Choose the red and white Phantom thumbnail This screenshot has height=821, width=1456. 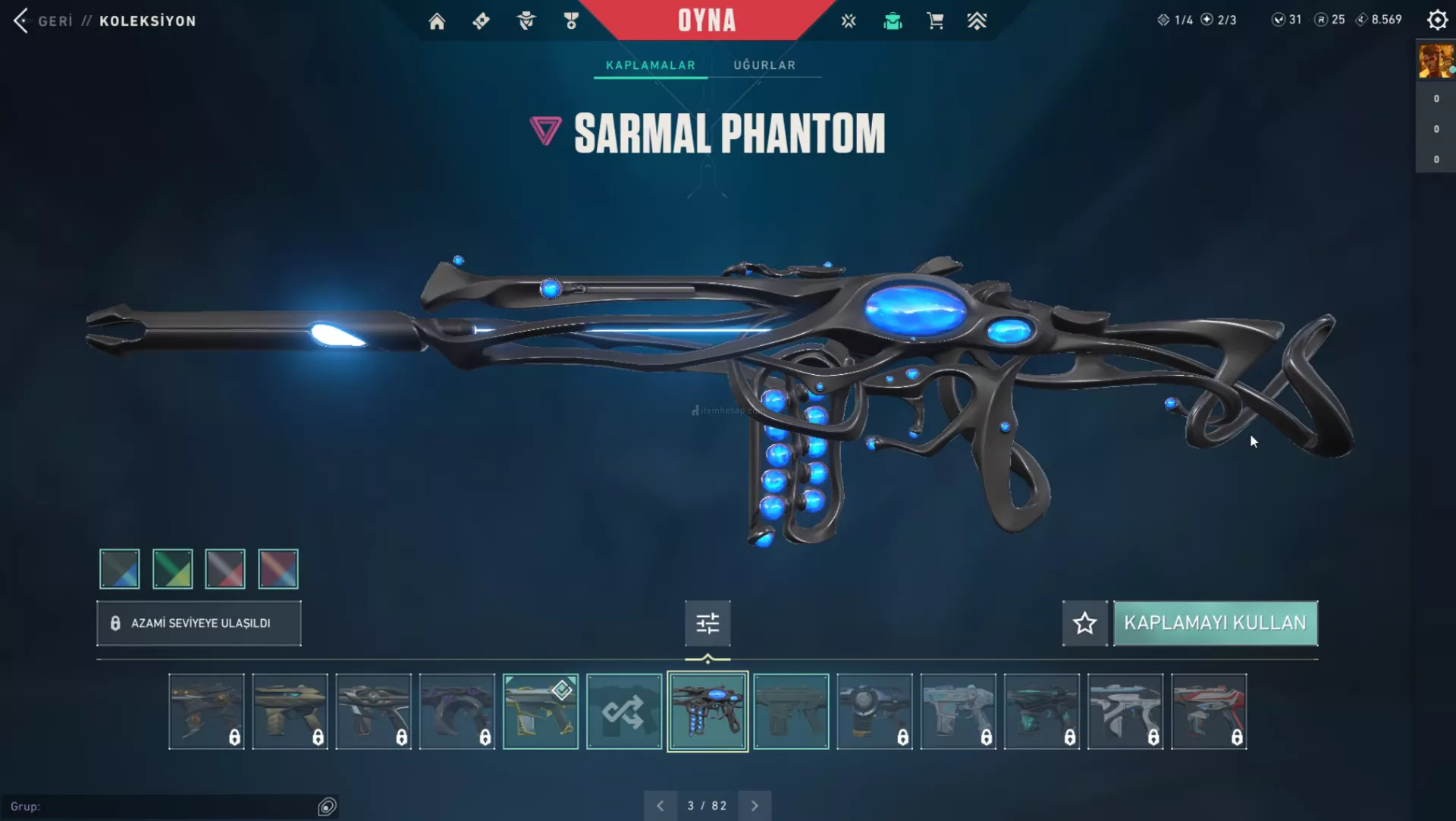click(1209, 712)
